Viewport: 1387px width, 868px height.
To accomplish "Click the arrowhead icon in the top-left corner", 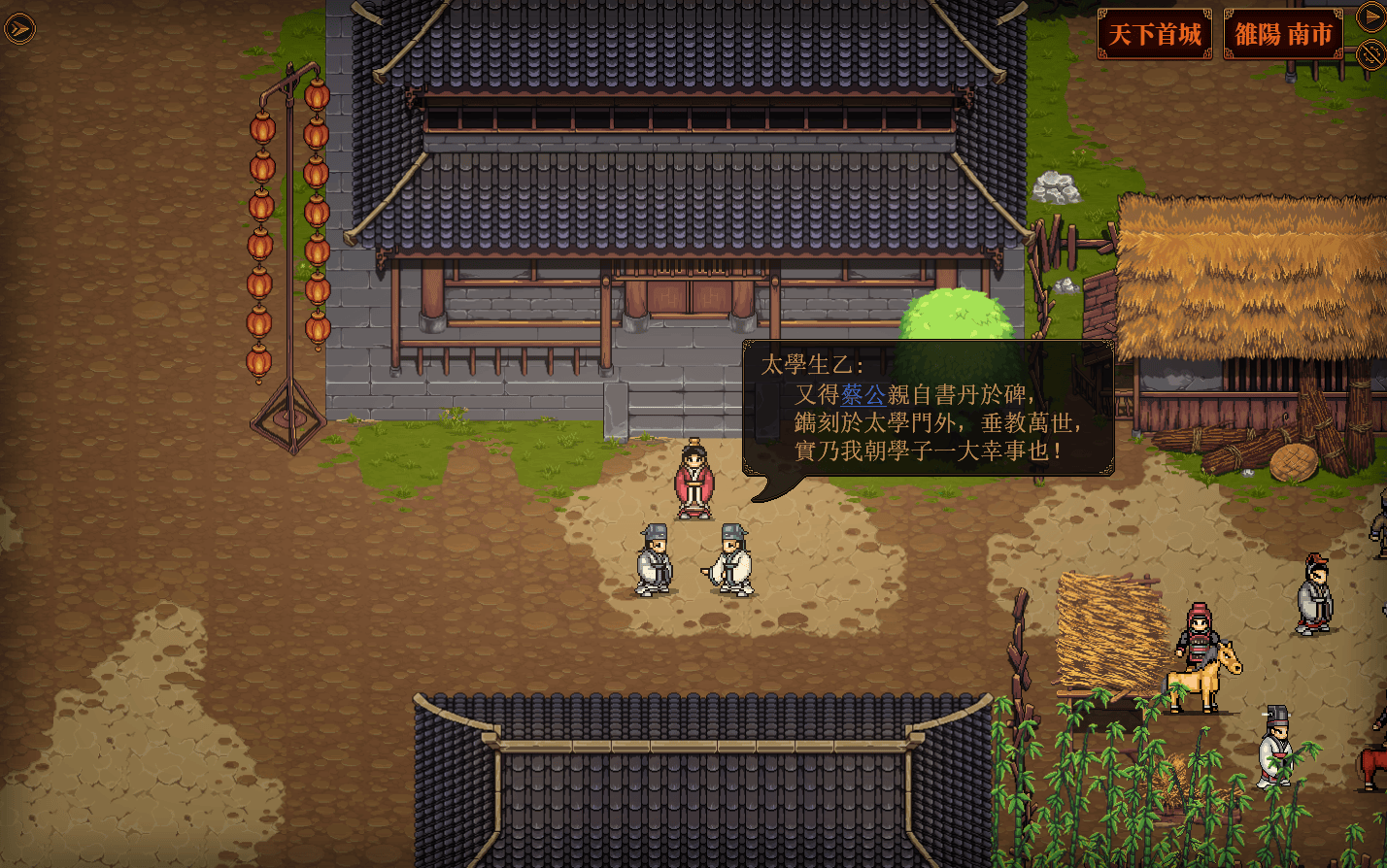I will (18, 28).
